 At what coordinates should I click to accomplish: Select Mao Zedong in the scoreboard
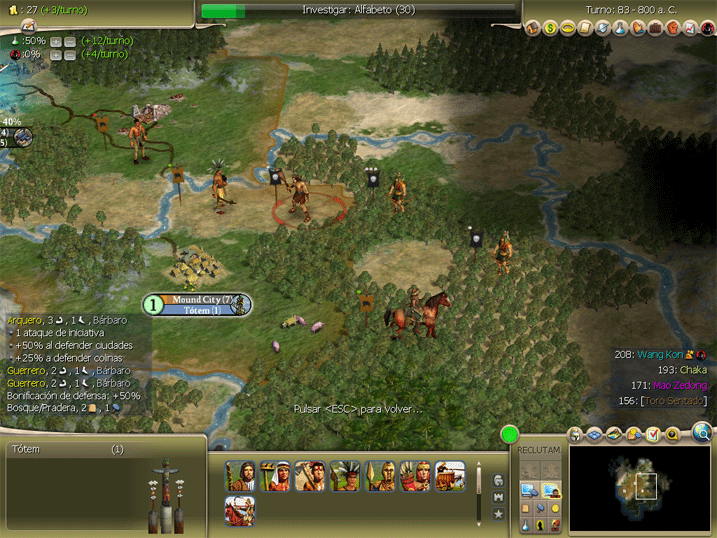pos(680,385)
